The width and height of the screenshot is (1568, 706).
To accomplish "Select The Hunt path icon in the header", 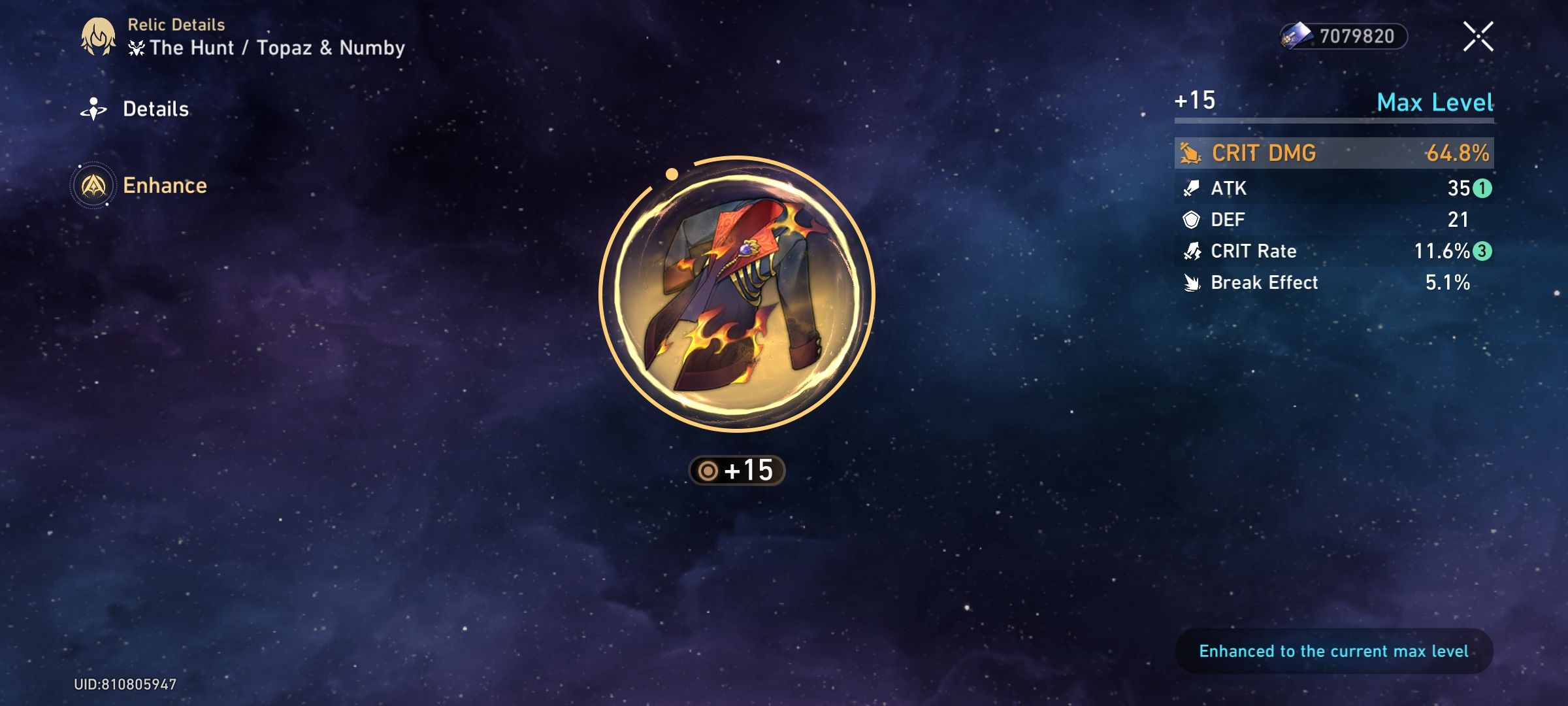I will coord(135,47).
